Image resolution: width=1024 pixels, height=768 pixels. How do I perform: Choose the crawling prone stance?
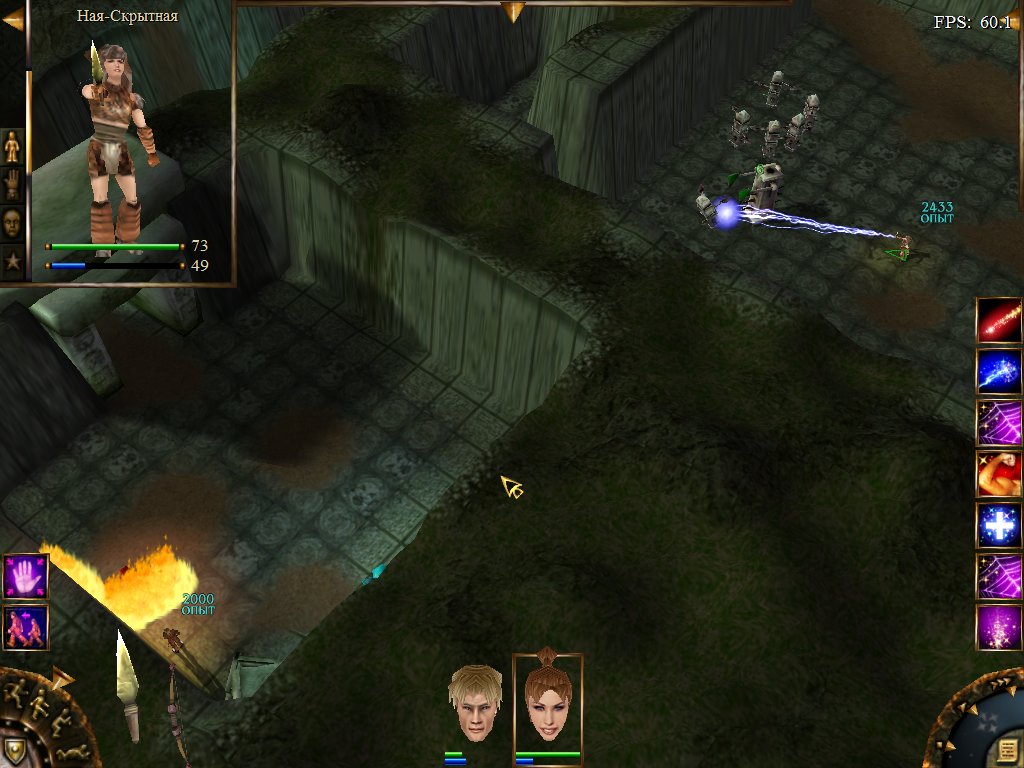pos(71,750)
